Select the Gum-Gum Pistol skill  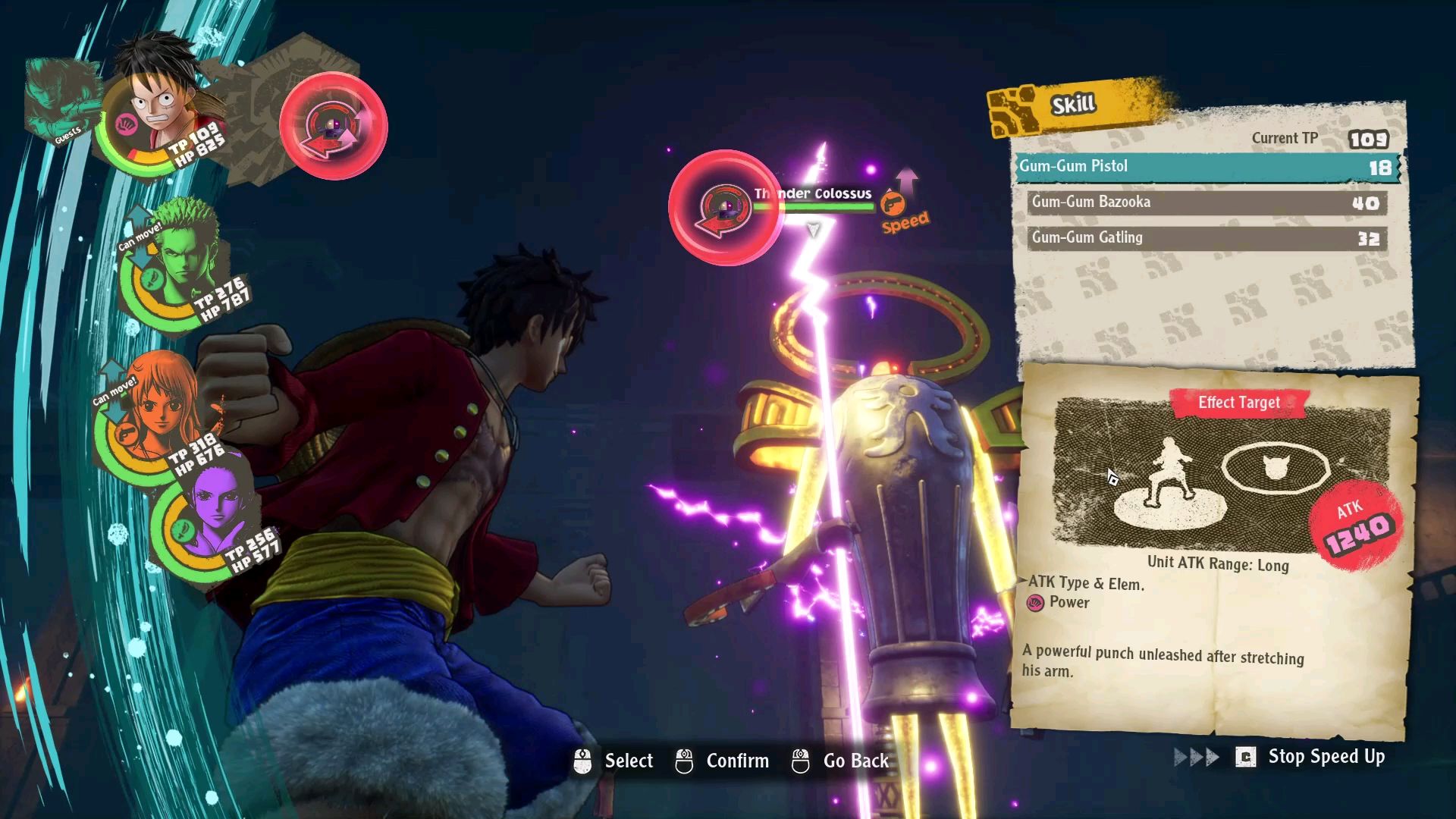coord(1206,167)
